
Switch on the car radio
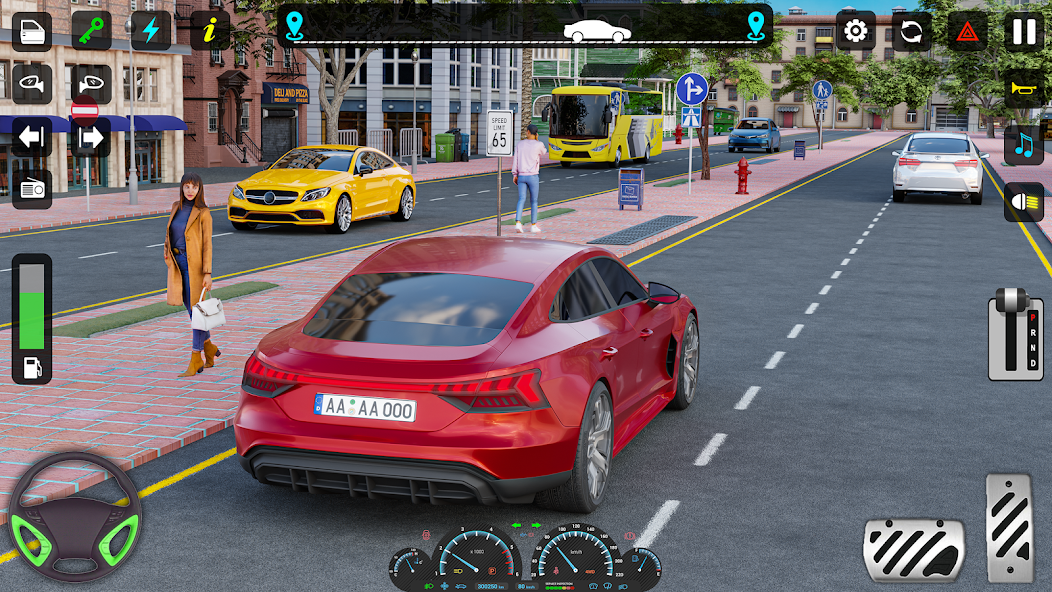[x=32, y=189]
